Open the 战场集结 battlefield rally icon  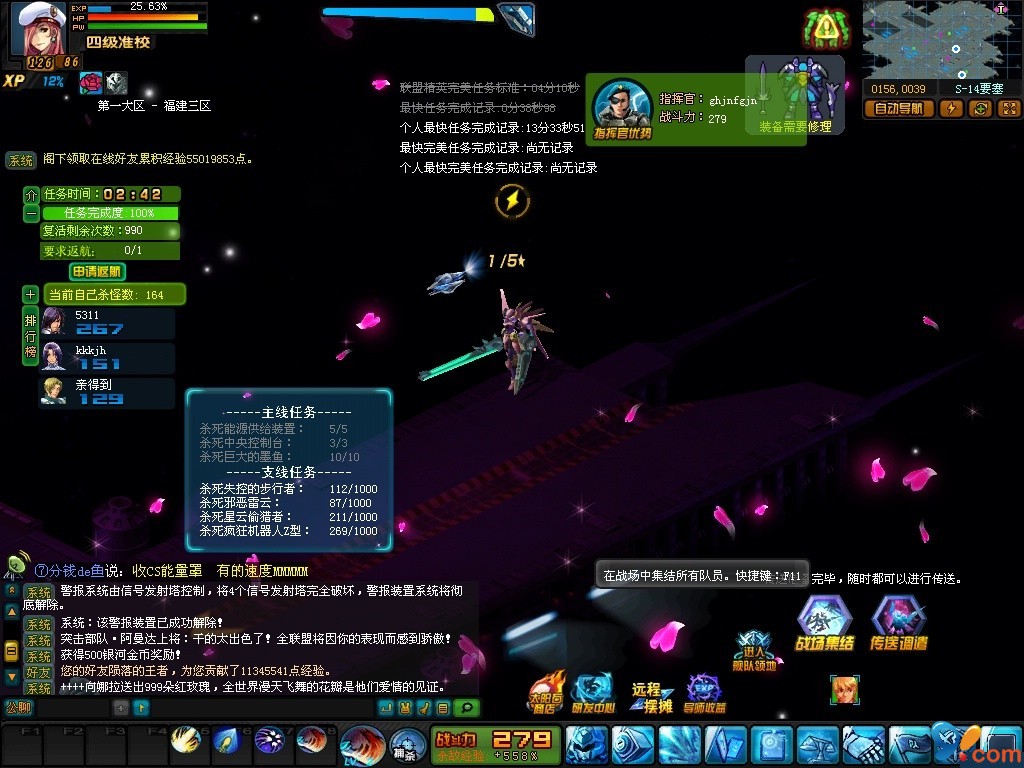coord(824,624)
